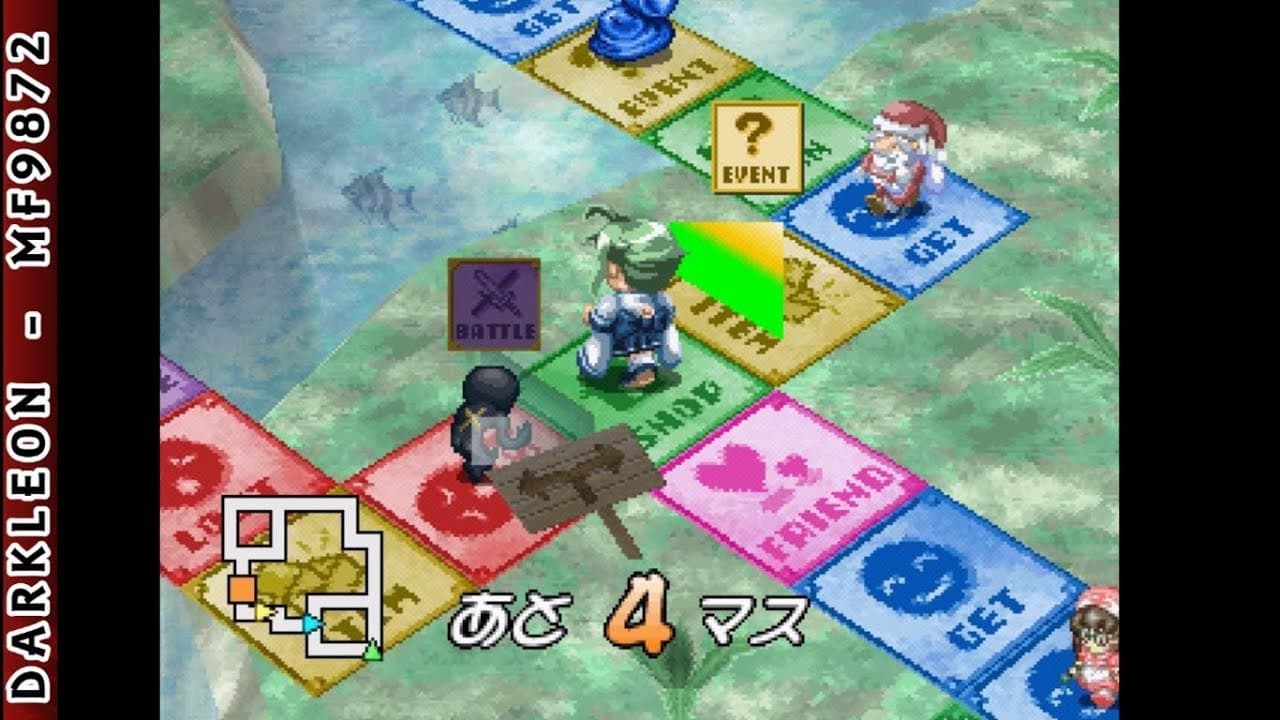Screen dimensions: 1280x720
Task: Select the blue pawn piece at the top
Action: pyautogui.click(x=630, y=30)
